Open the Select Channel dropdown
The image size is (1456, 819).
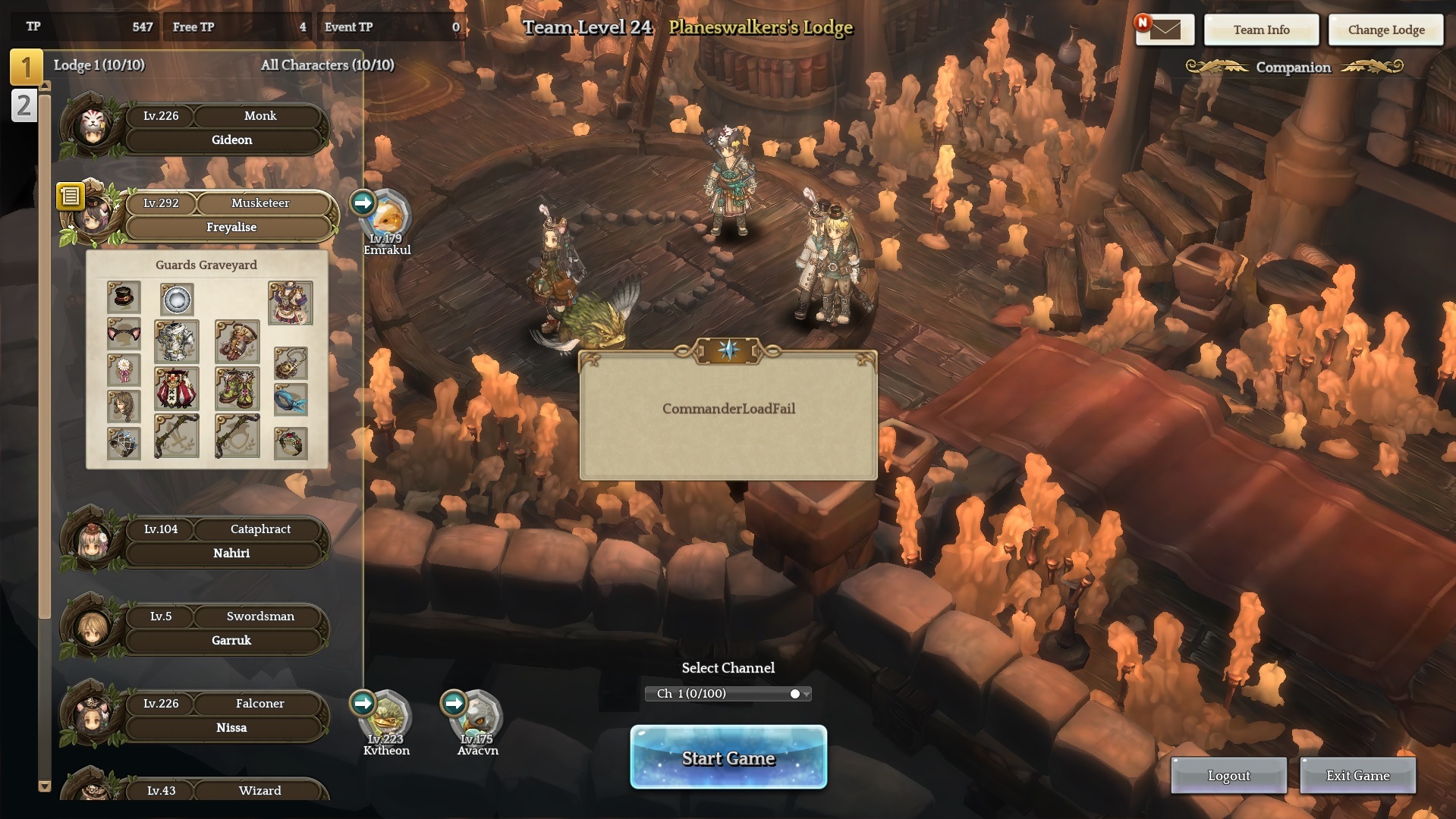click(x=728, y=694)
